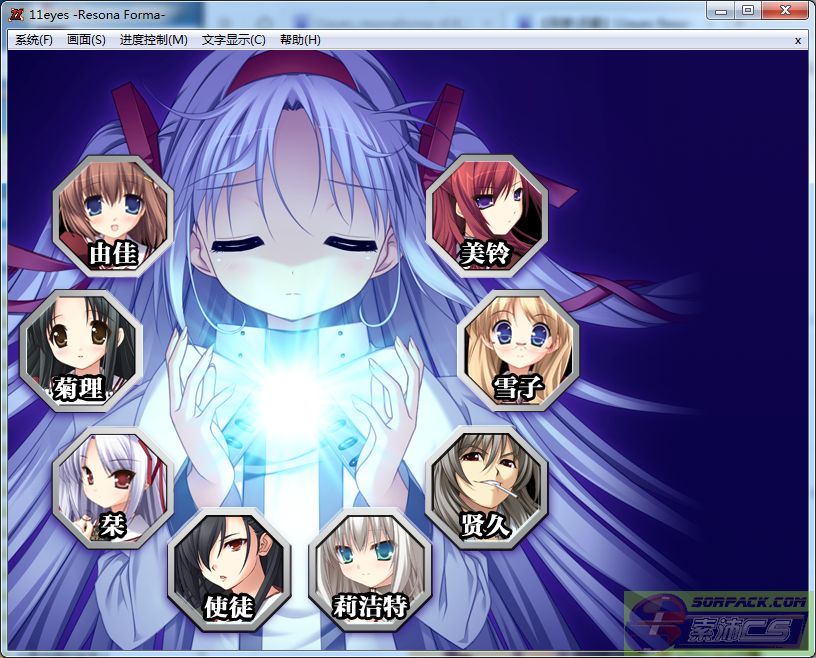Image resolution: width=816 pixels, height=658 pixels.
Task: Choose the 美铃 character portrait
Action: (487, 215)
